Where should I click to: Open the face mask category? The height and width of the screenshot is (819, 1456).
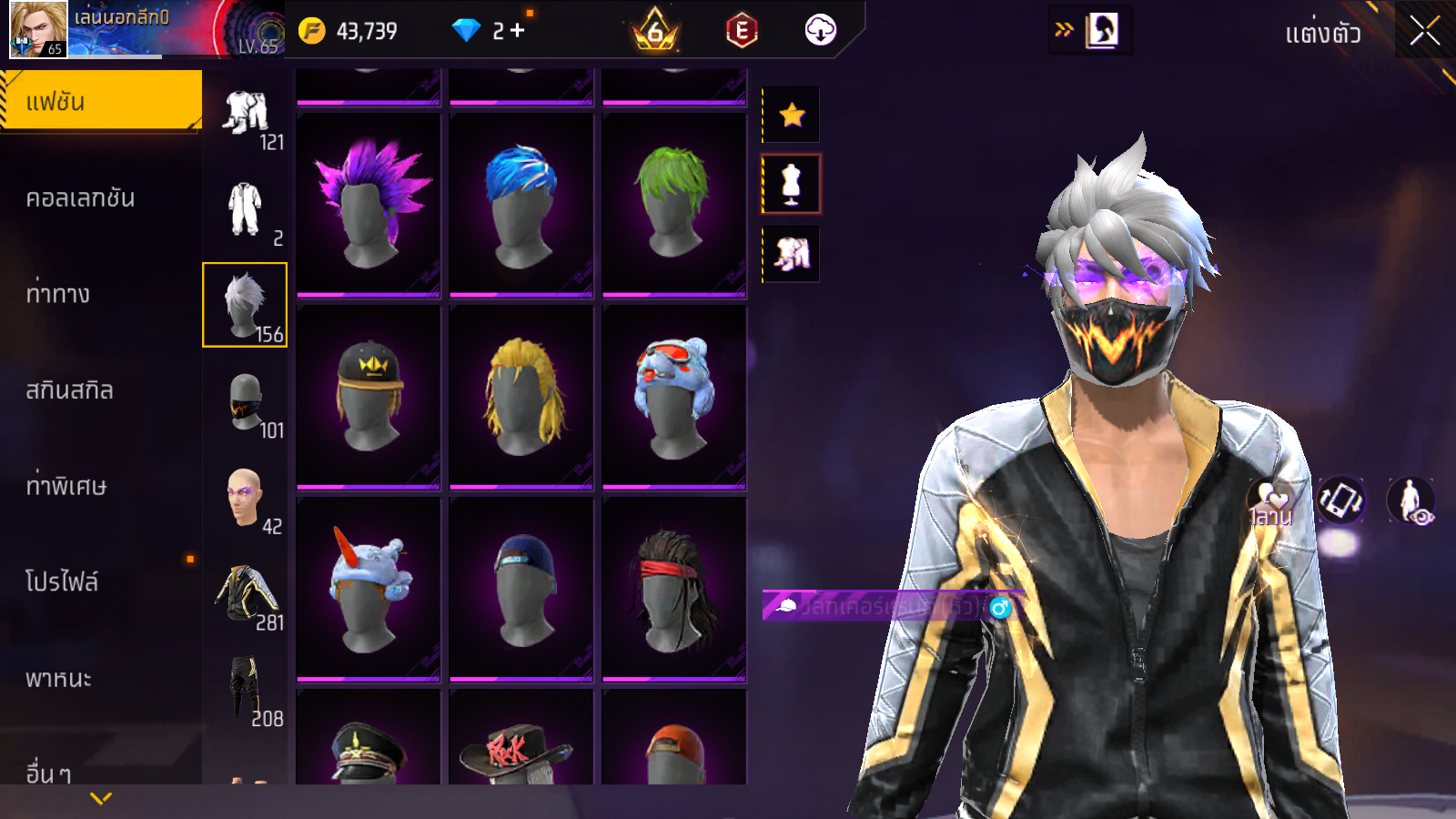[245, 401]
